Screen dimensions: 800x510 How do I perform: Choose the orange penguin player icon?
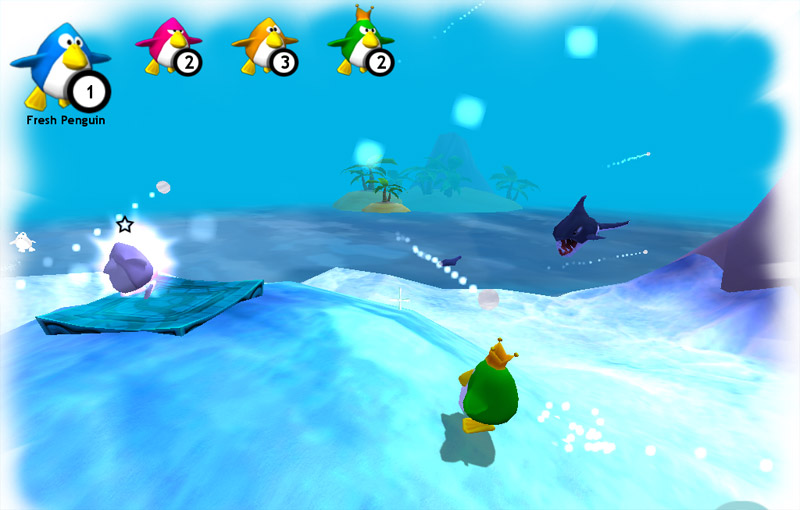click(265, 47)
